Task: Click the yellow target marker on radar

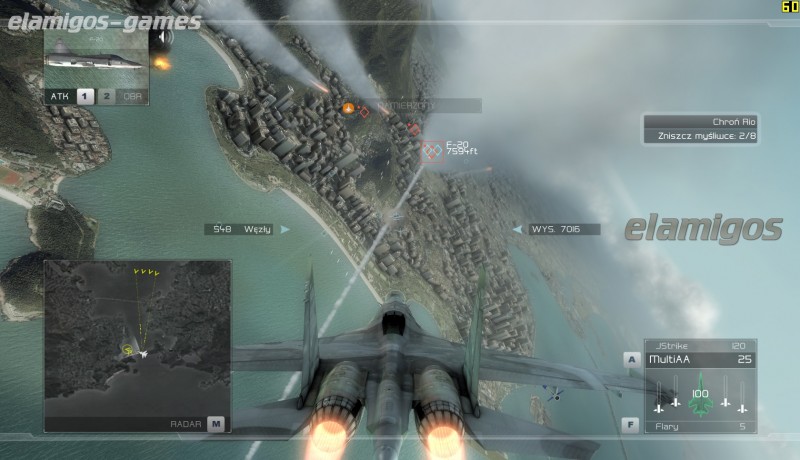Action: (128, 350)
